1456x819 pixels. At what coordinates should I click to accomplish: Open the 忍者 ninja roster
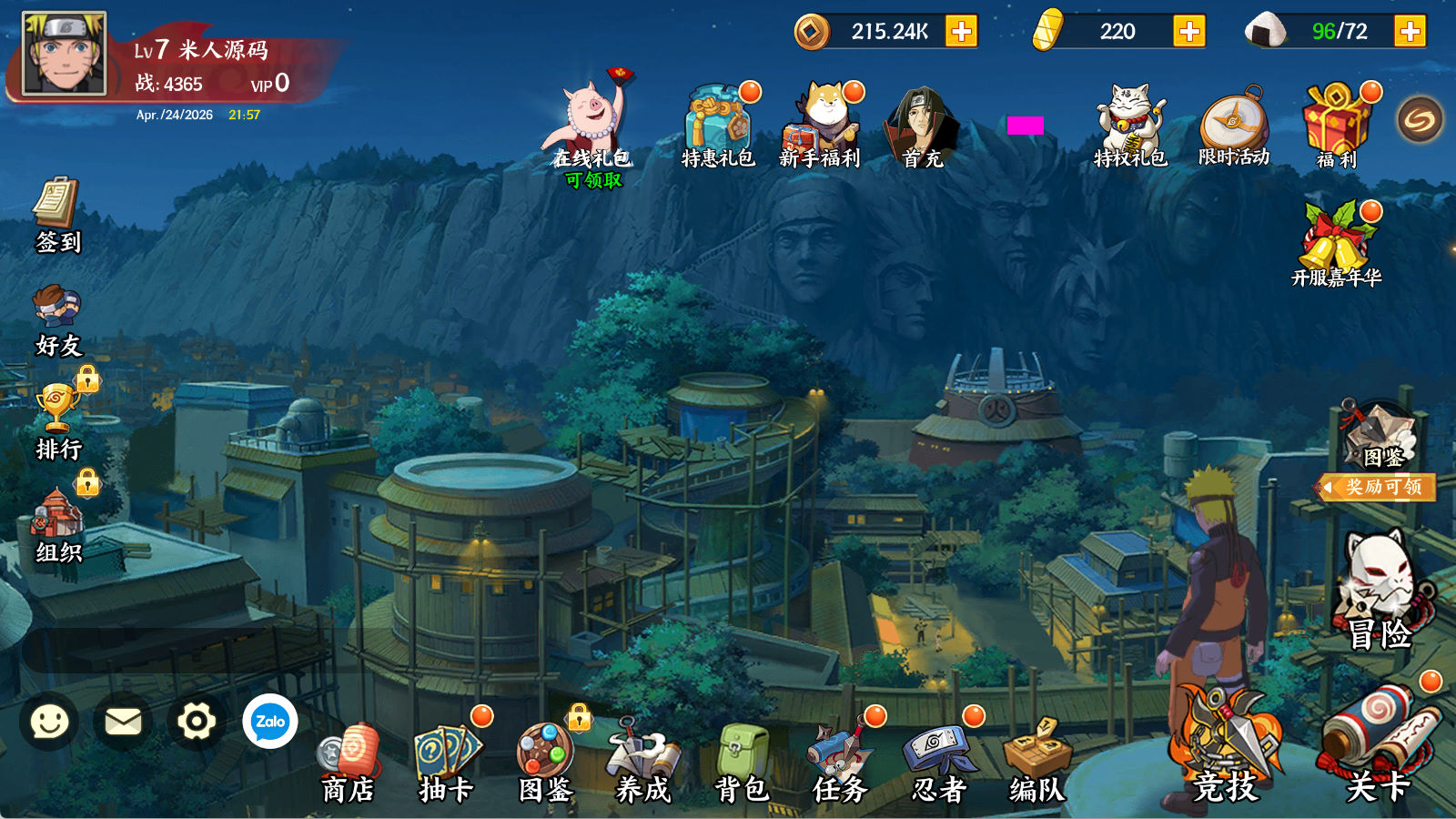coord(938,764)
